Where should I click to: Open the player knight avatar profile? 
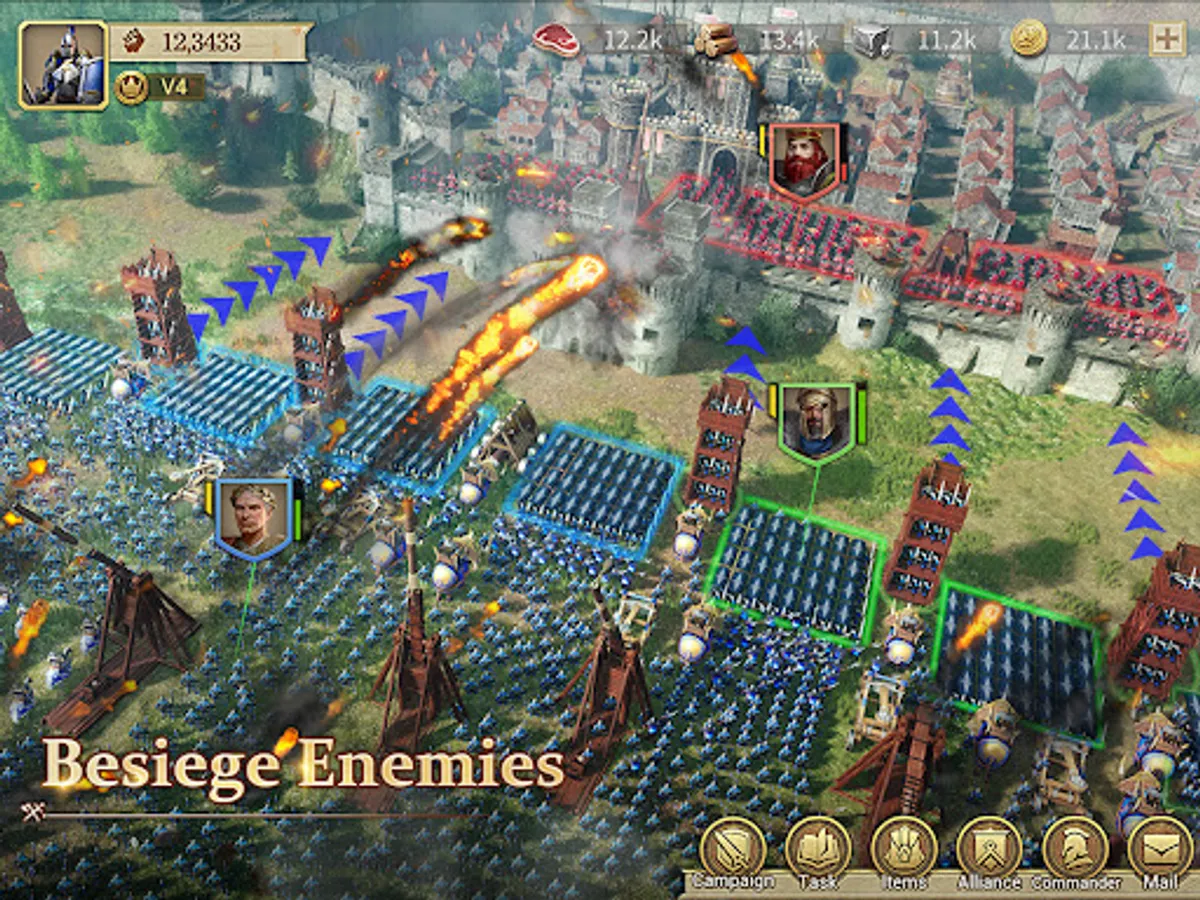pyautogui.click(x=63, y=65)
